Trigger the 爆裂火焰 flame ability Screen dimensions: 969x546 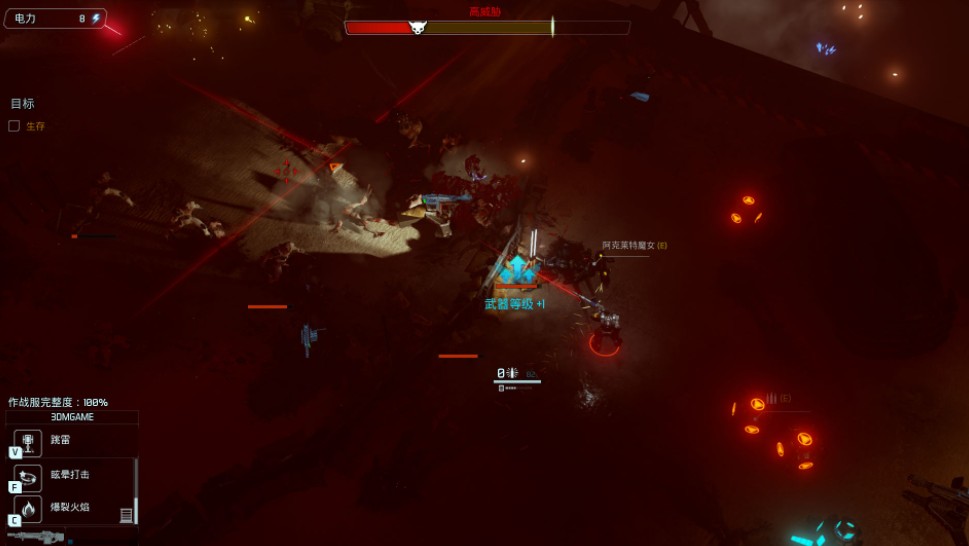coord(28,508)
